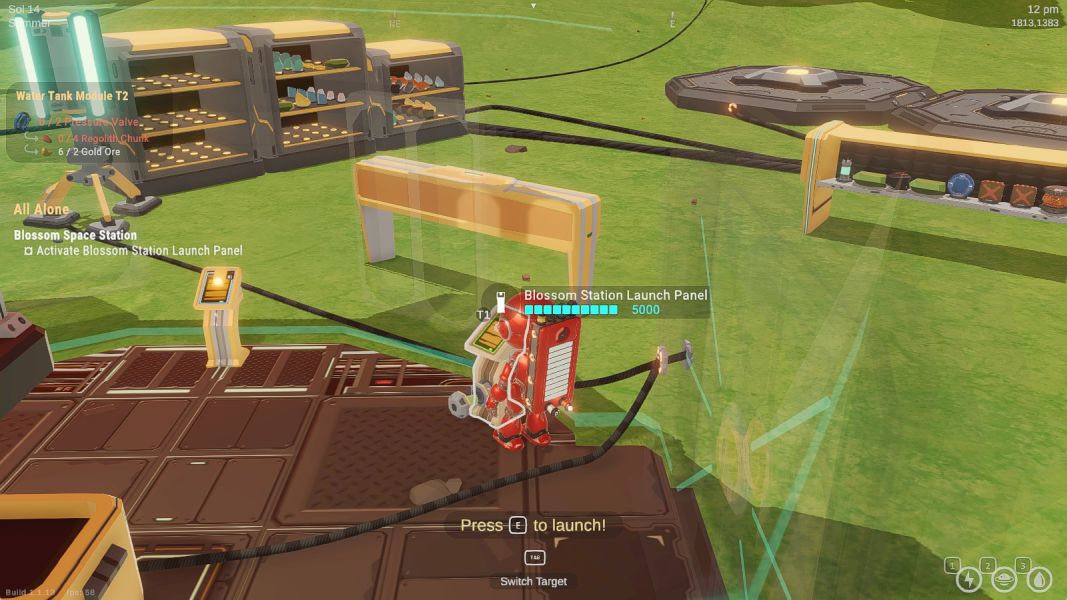Select the planet overlay icon
The height and width of the screenshot is (600, 1067).
[1004, 580]
